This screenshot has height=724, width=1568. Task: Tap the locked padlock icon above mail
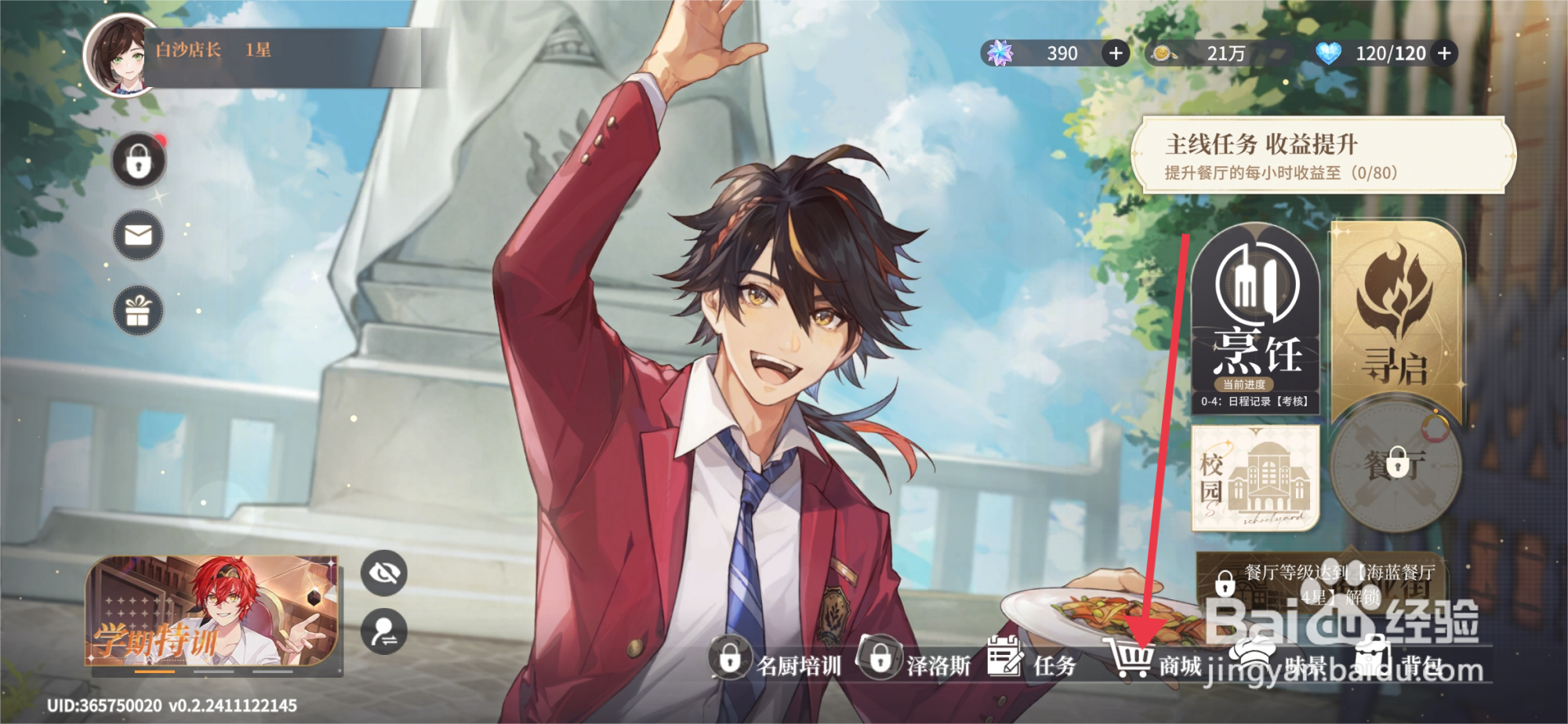pos(139,162)
